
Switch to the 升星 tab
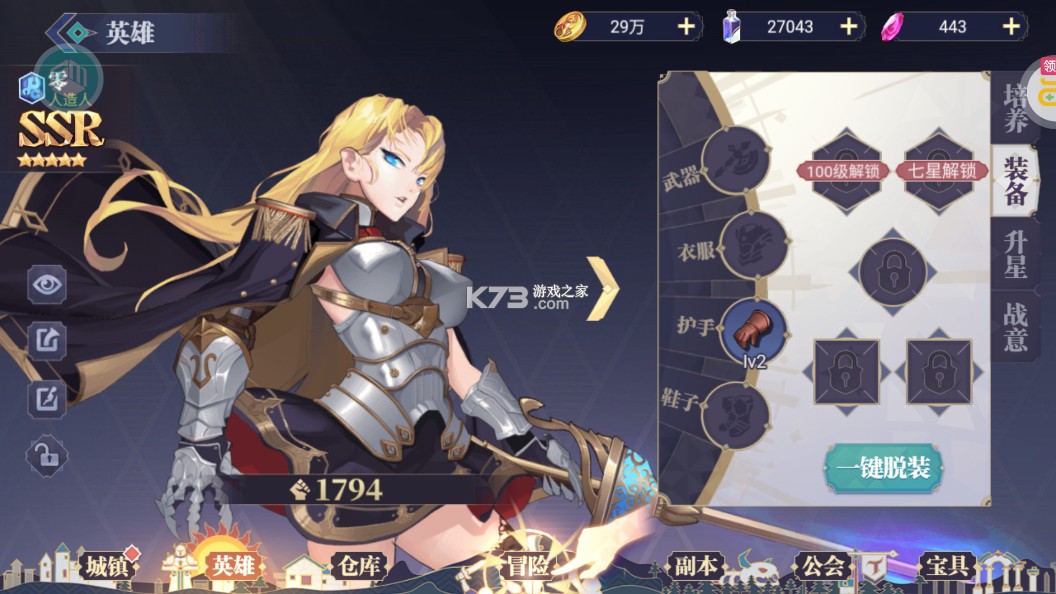[x=1016, y=254]
